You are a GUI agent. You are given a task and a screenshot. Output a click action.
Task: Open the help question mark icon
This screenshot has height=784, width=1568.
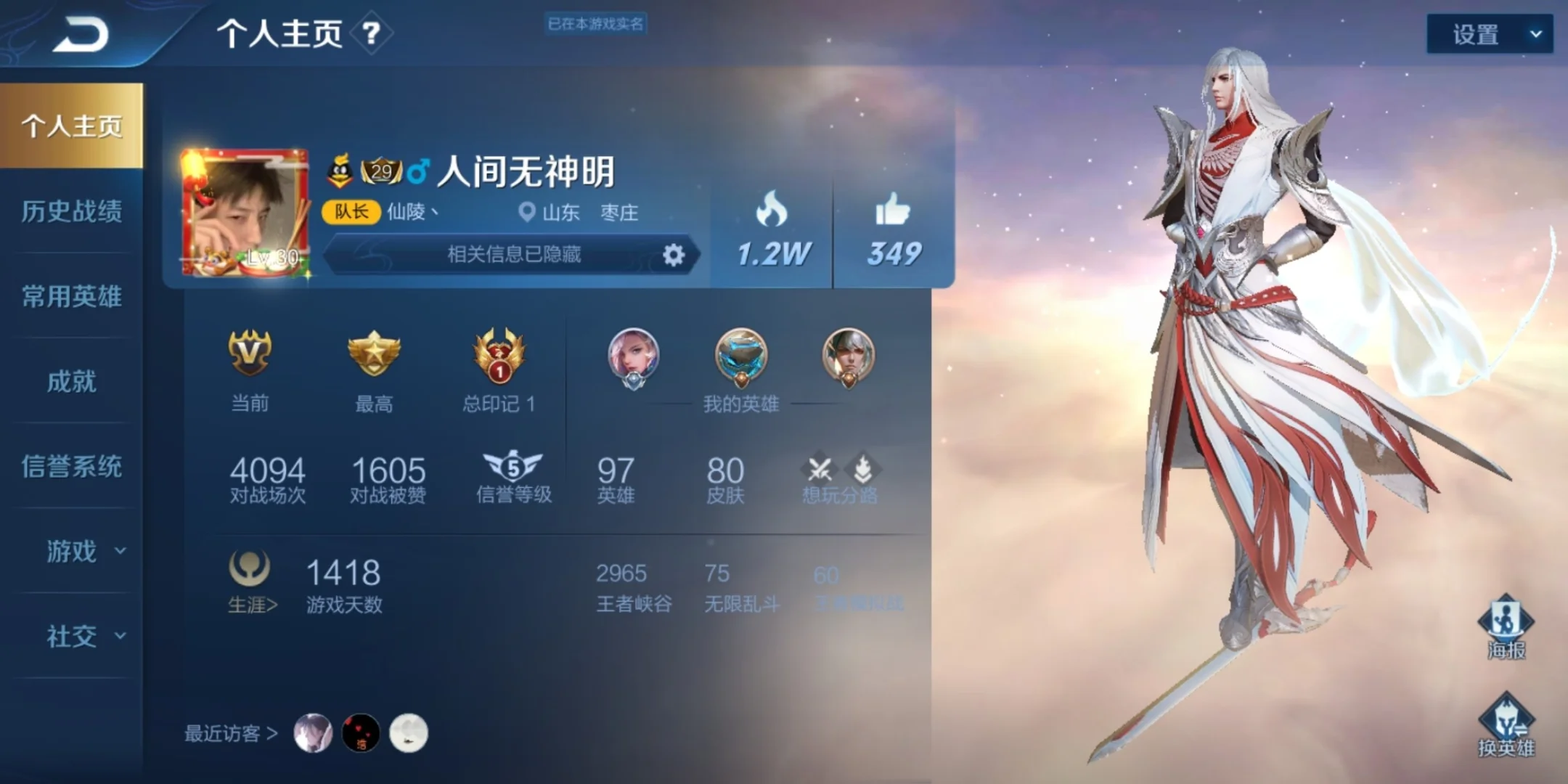coord(372,33)
